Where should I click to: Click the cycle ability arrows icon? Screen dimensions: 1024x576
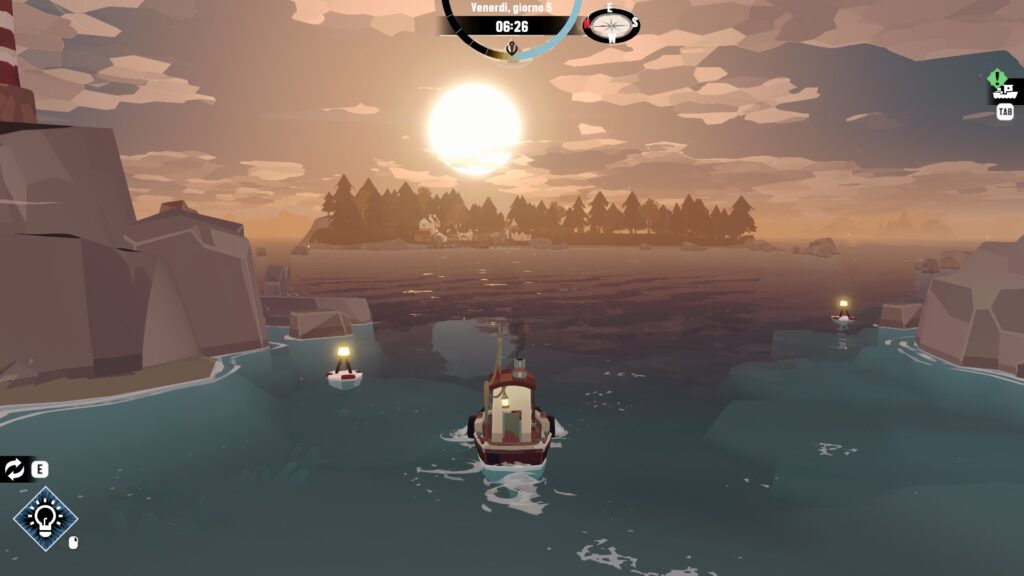tap(14, 469)
